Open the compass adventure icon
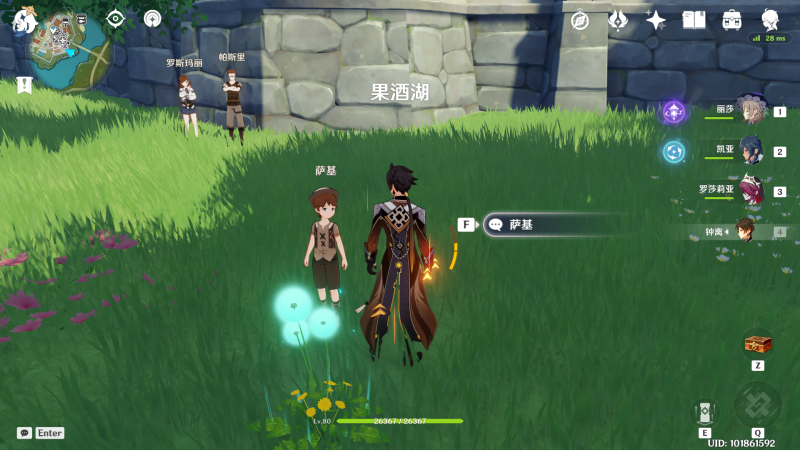 pos(580,20)
